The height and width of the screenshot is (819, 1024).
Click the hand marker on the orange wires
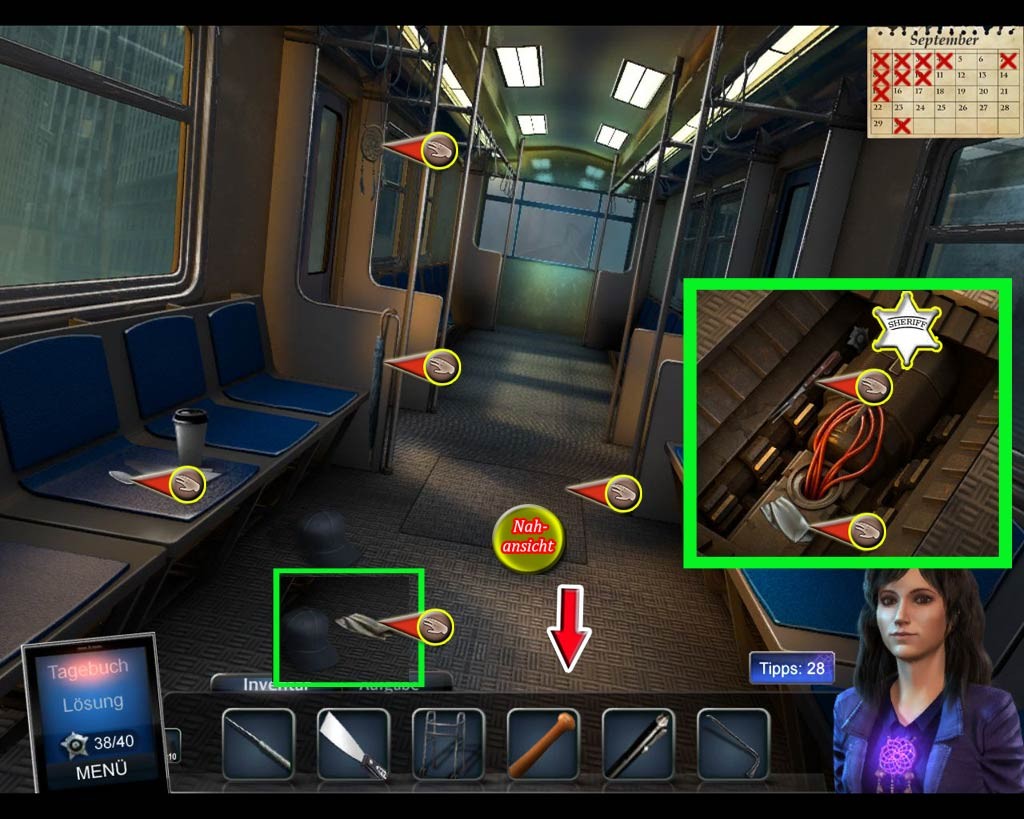(x=872, y=387)
